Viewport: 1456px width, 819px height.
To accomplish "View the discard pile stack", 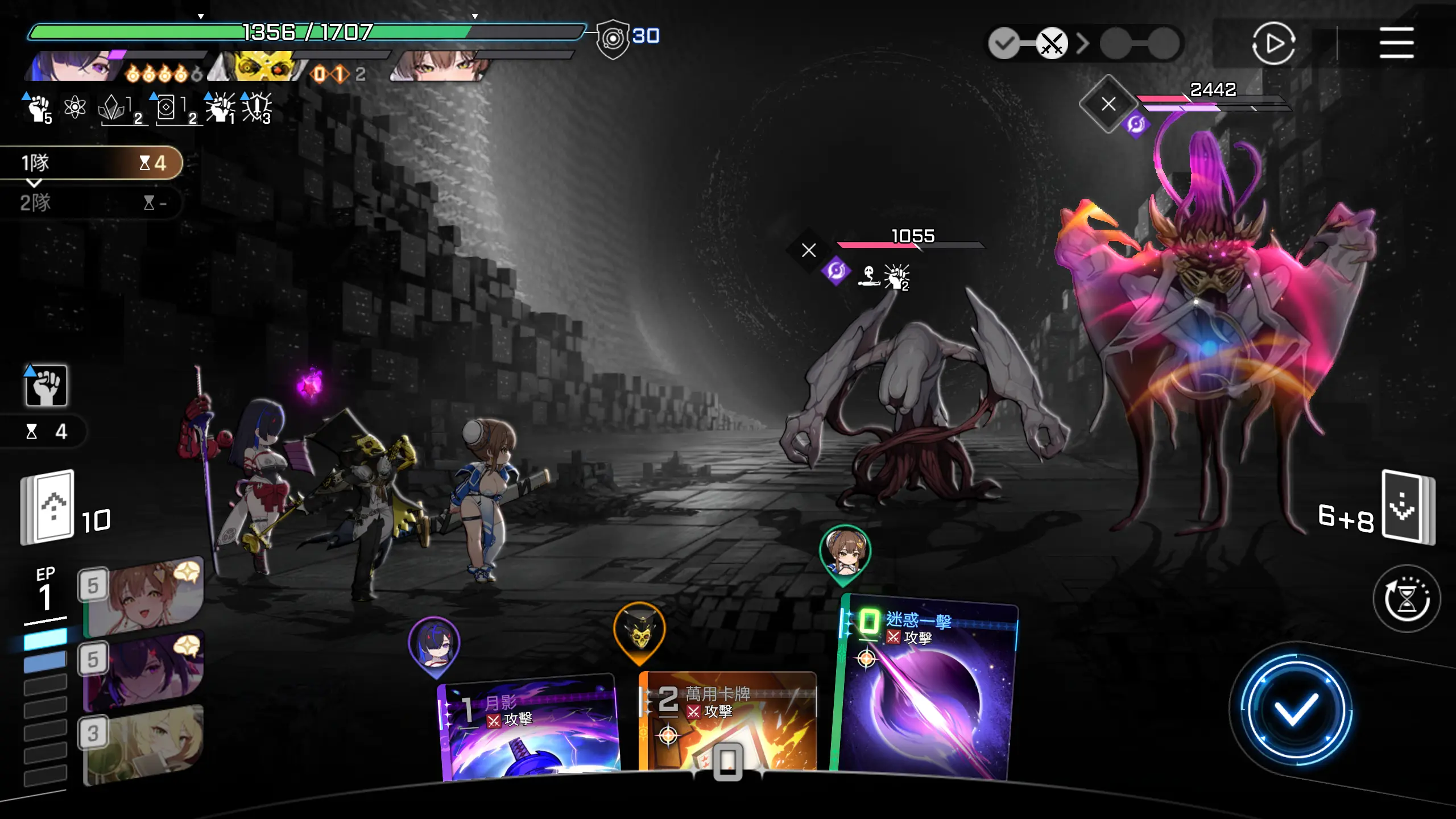I will [x=1407, y=507].
